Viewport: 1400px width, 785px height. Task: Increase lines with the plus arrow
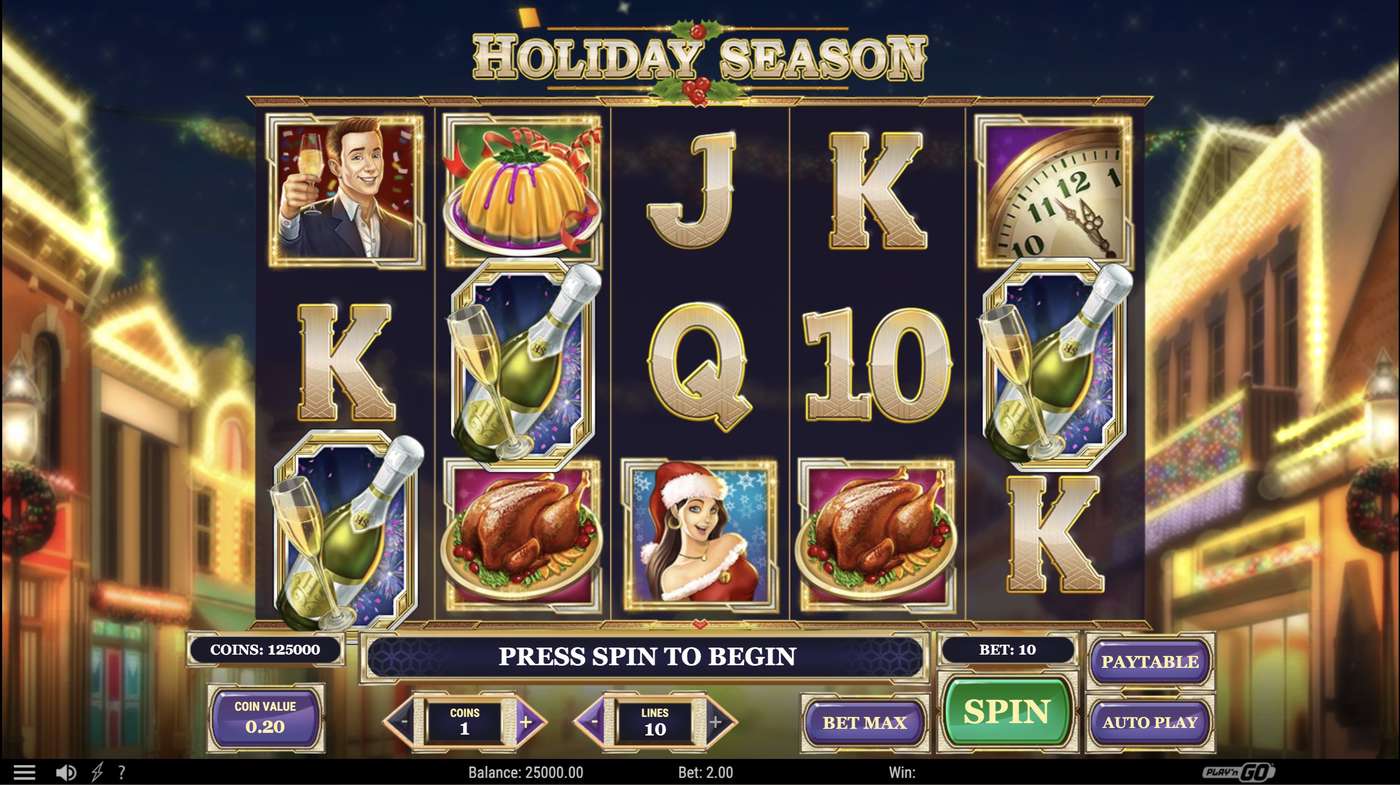click(x=715, y=721)
